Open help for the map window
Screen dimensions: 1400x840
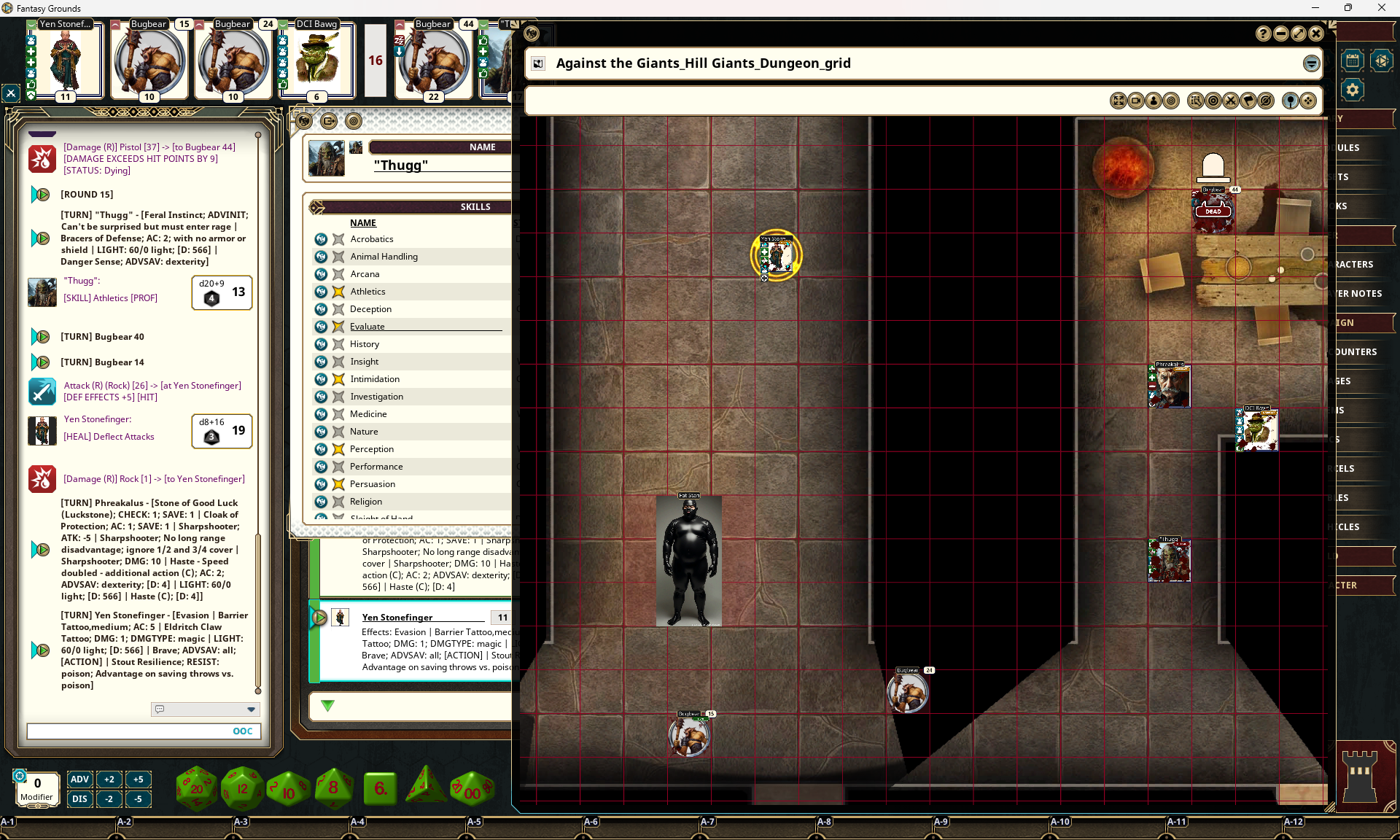1264,34
